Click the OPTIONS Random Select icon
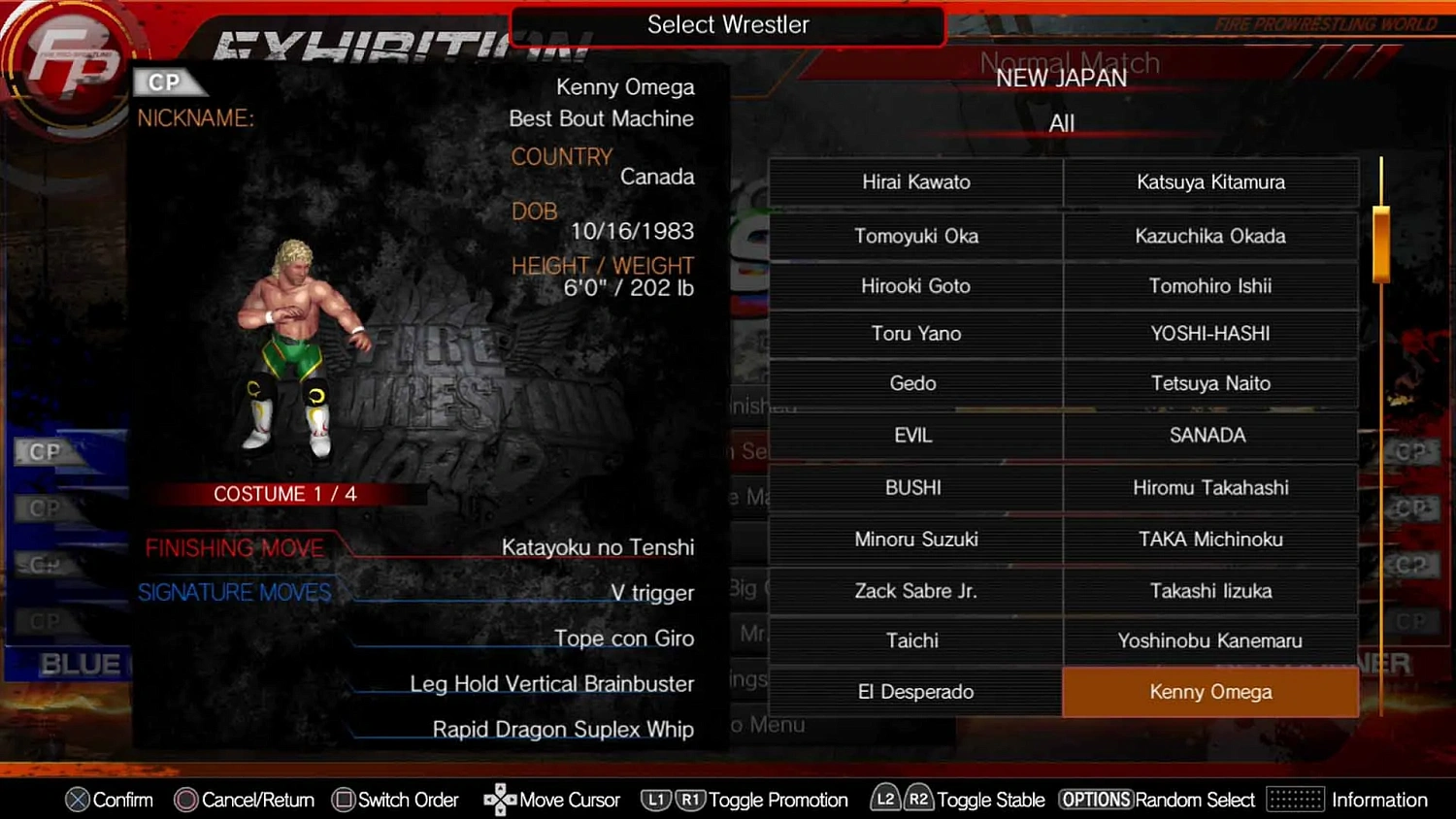The height and width of the screenshot is (819, 1456). pyautogui.click(x=1097, y=800)
